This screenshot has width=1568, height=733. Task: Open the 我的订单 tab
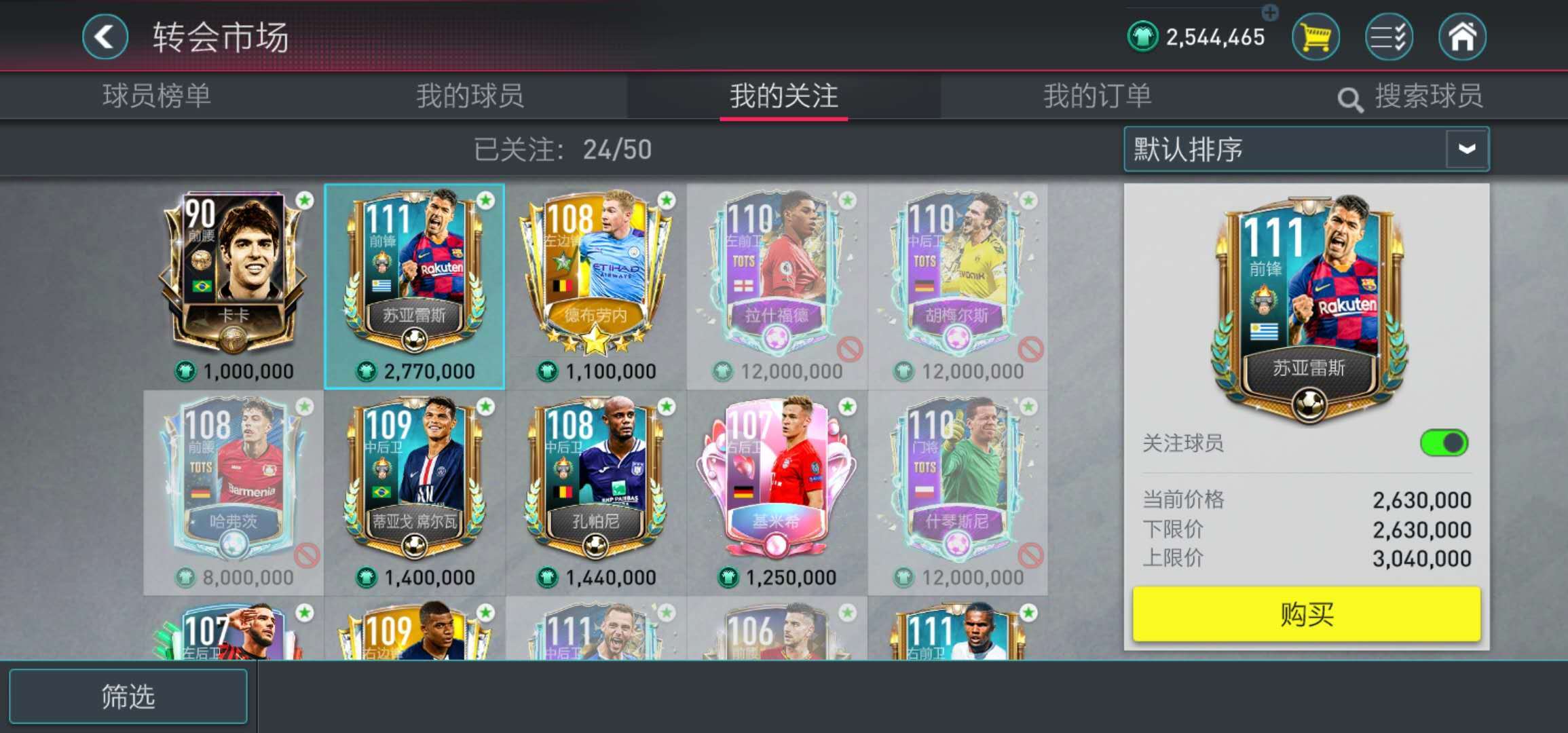(1098, 96)
